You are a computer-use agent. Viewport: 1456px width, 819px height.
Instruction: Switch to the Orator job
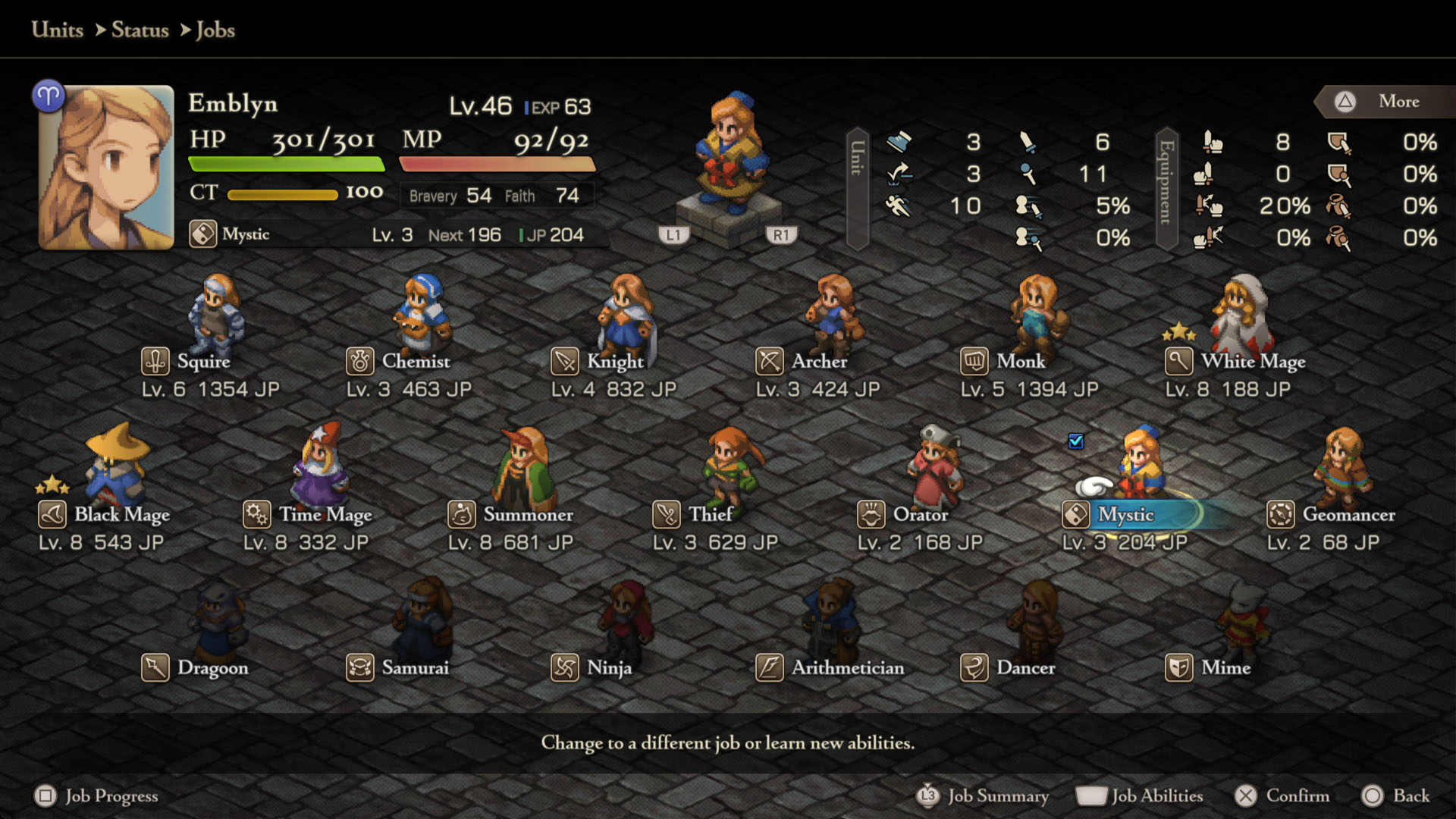pyautogui.click(x=920, y=514)
